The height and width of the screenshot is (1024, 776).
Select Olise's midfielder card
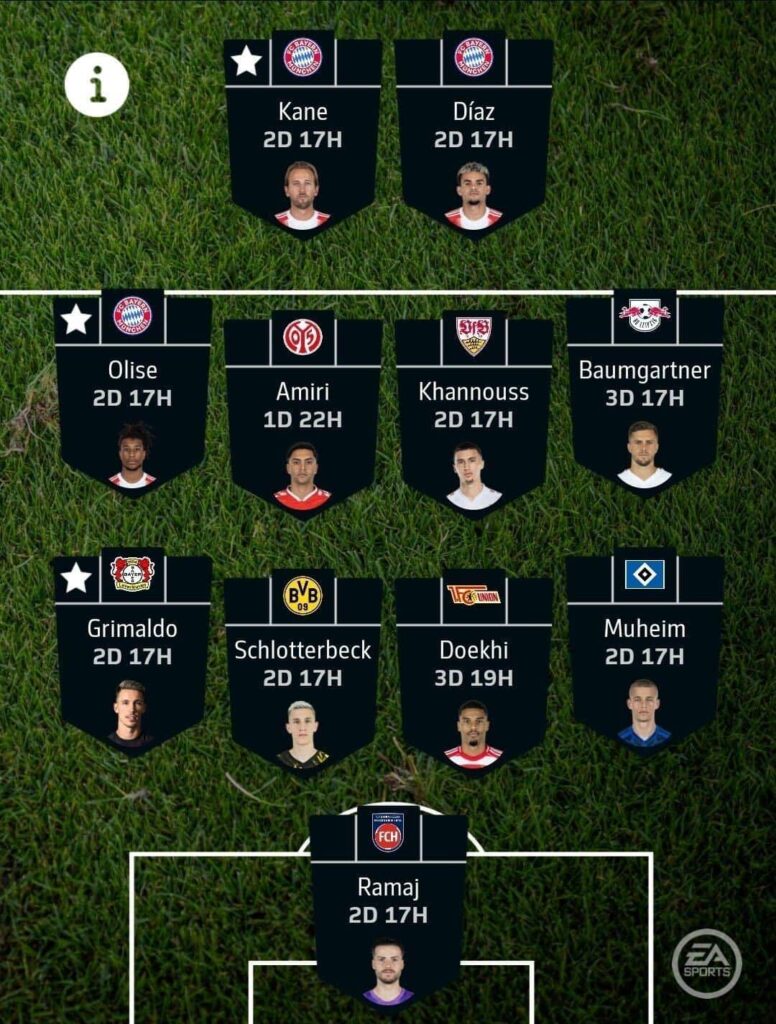coord(133,393)
